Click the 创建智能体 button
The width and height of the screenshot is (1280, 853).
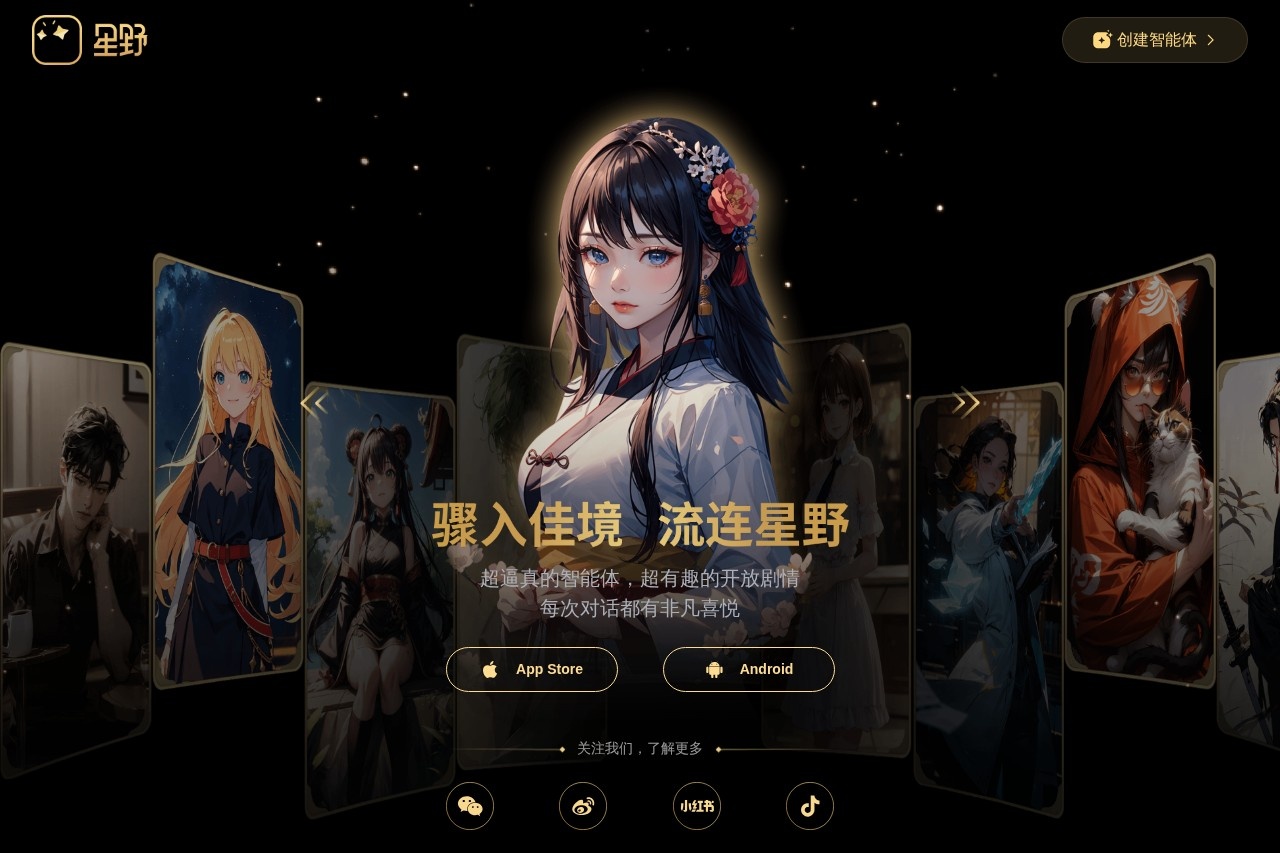(1154, 40)
